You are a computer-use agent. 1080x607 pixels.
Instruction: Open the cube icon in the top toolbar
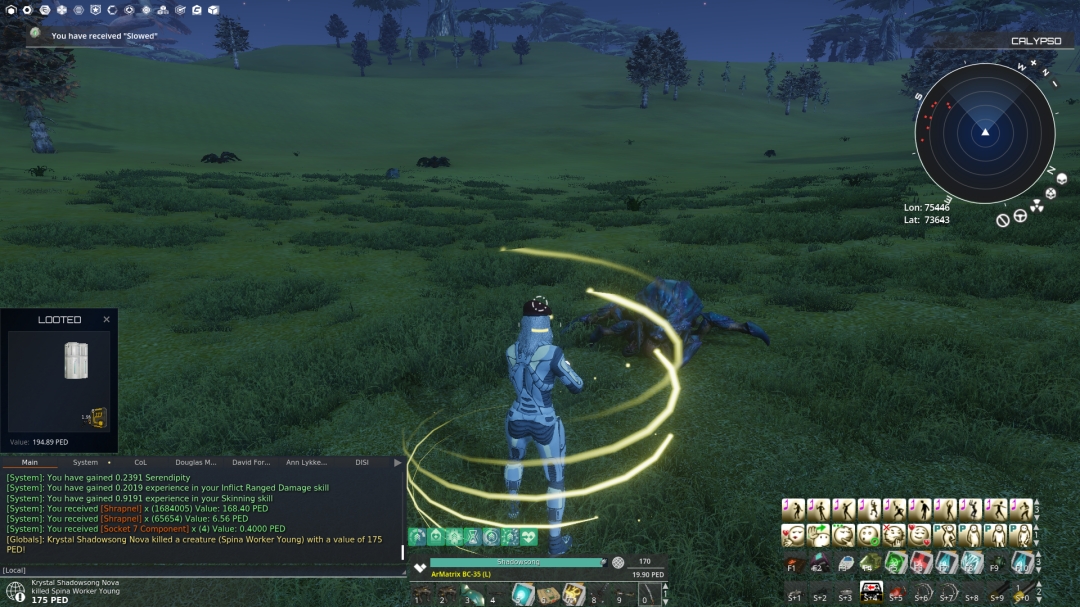(213, 10)
